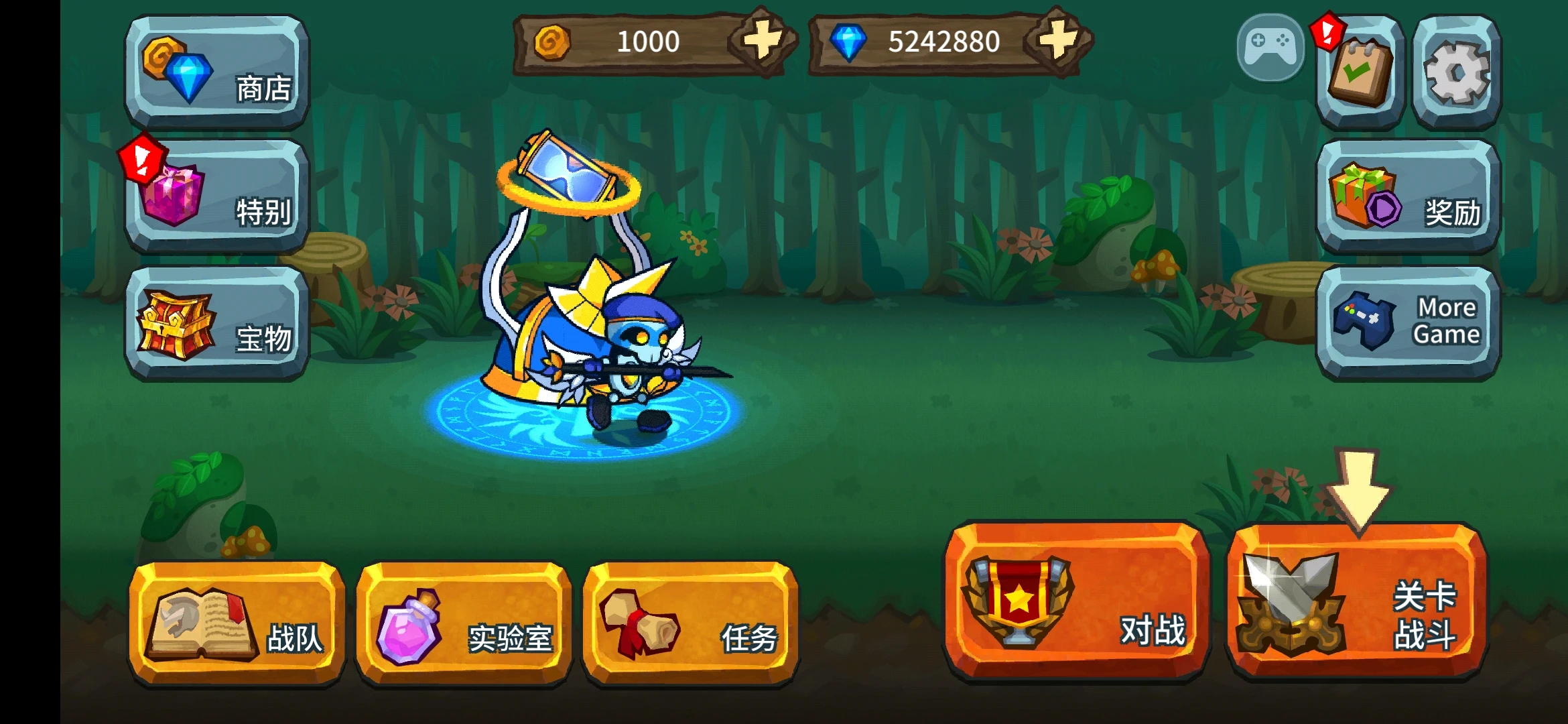Open the 战队 team book menu
Screen dimensions: 1568x724
[x=237, y=623]
